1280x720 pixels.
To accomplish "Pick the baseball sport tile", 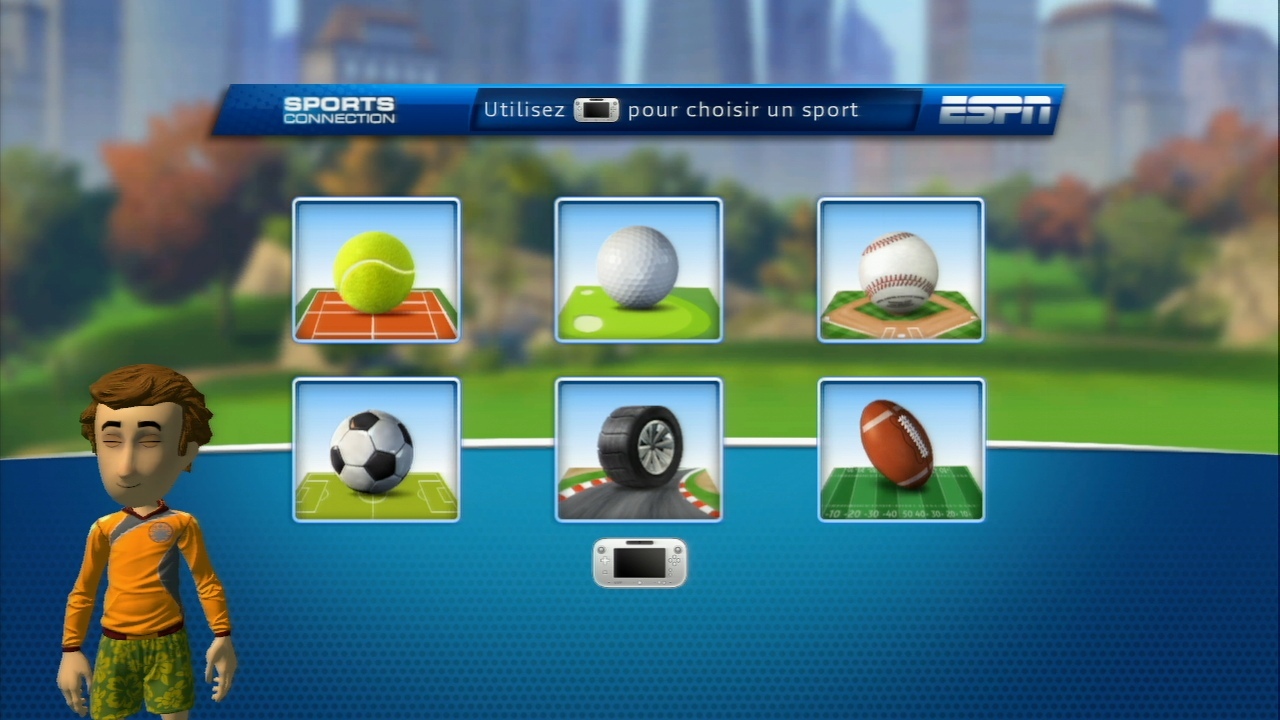I will [900, 270].
